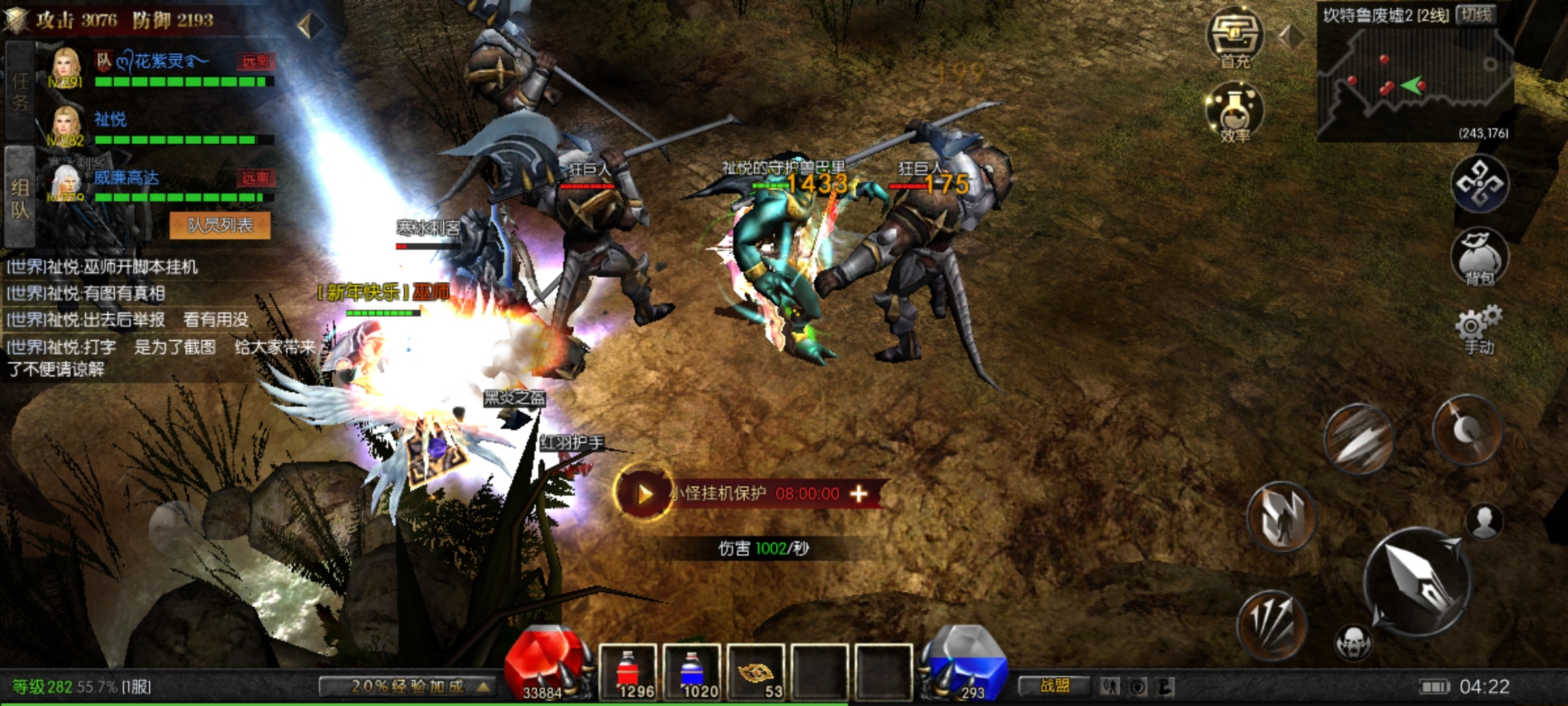The height and width of the screenshot is (706, 1568).
Task: Start the 小怪挂机保护 play button
Action: pyautogui.click(x=644, y=494)
